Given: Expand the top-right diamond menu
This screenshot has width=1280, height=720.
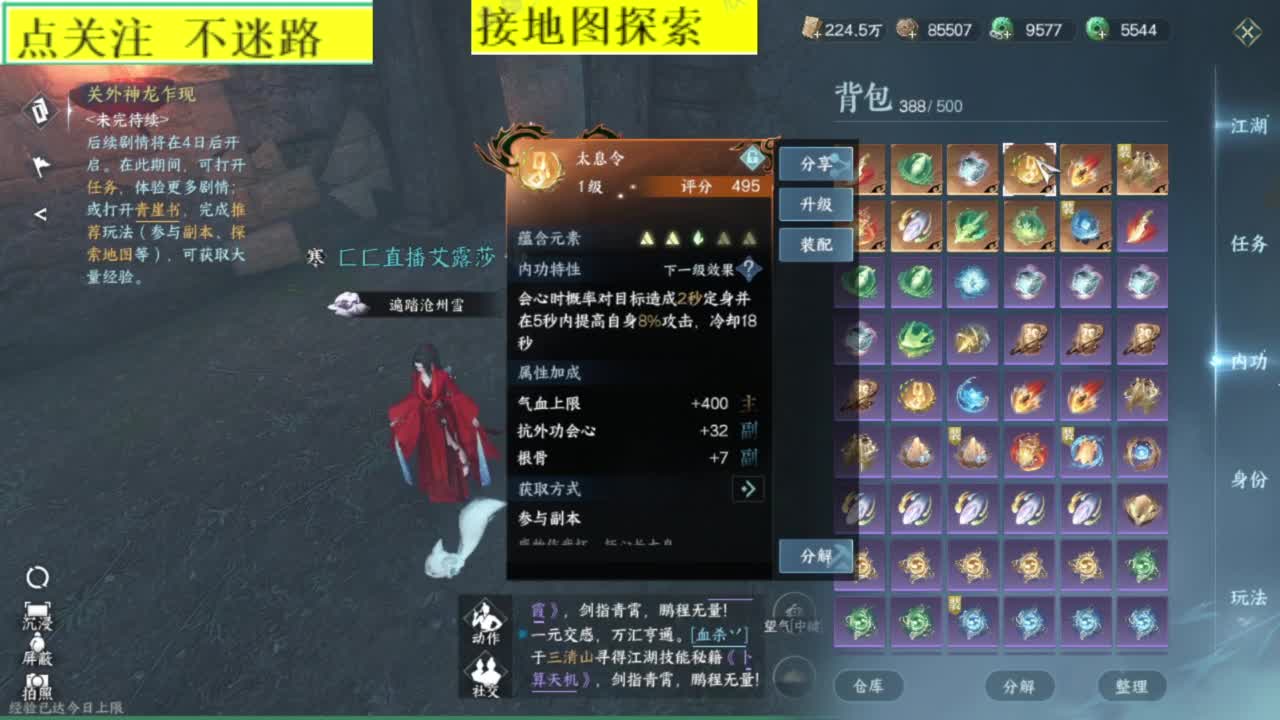Looking at the screenshot, I should coord(1246,32).
